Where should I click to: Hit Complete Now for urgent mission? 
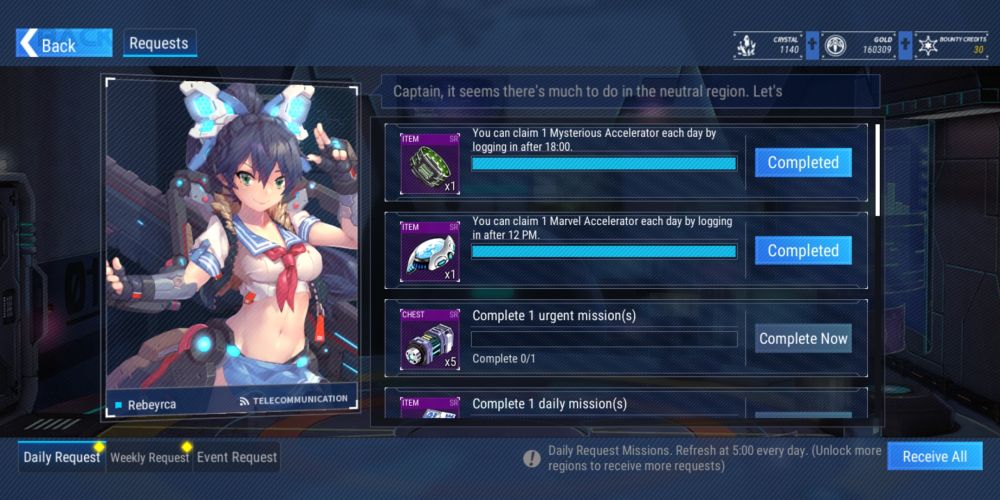[803, 339]
